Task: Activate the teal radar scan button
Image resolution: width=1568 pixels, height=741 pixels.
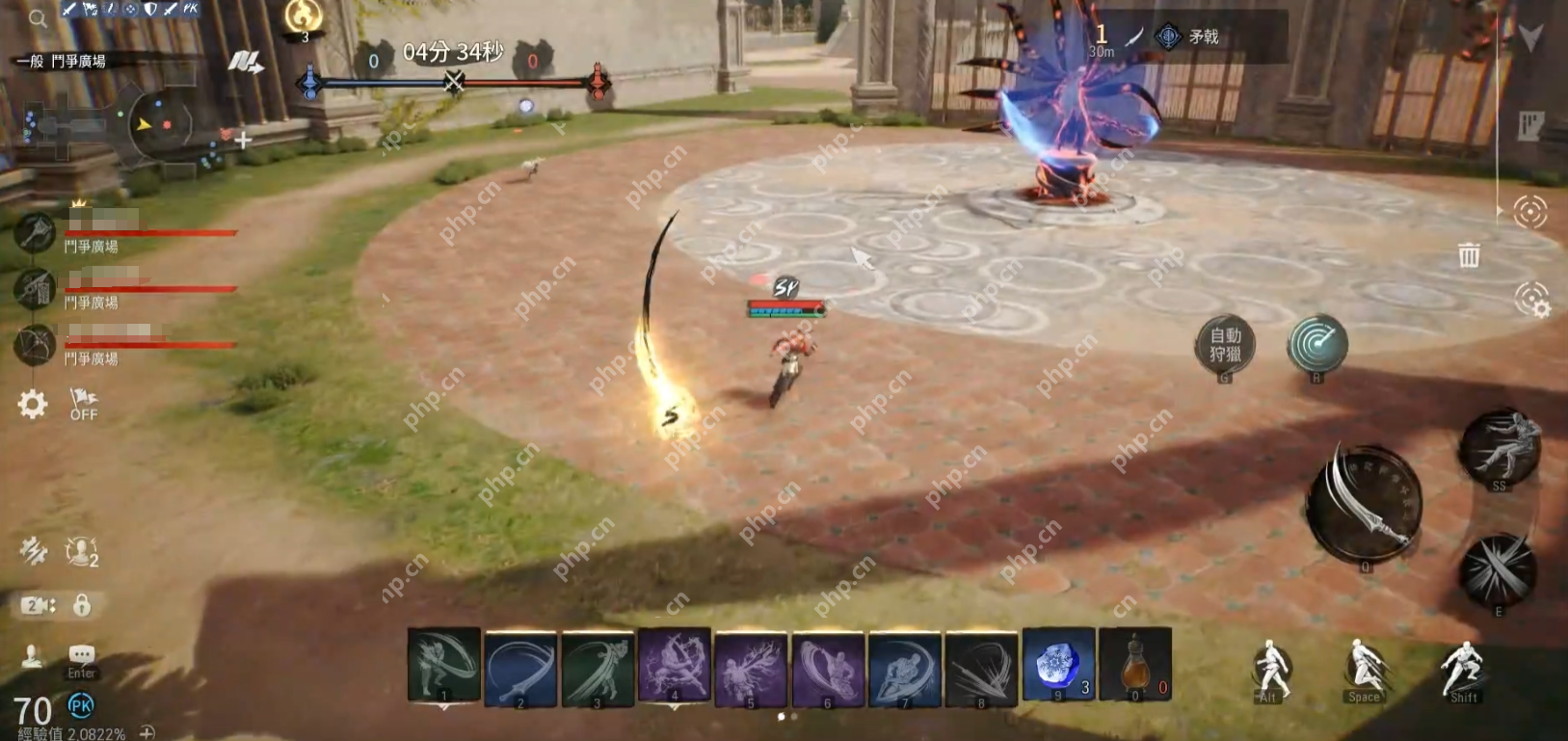Action: 1317,344
